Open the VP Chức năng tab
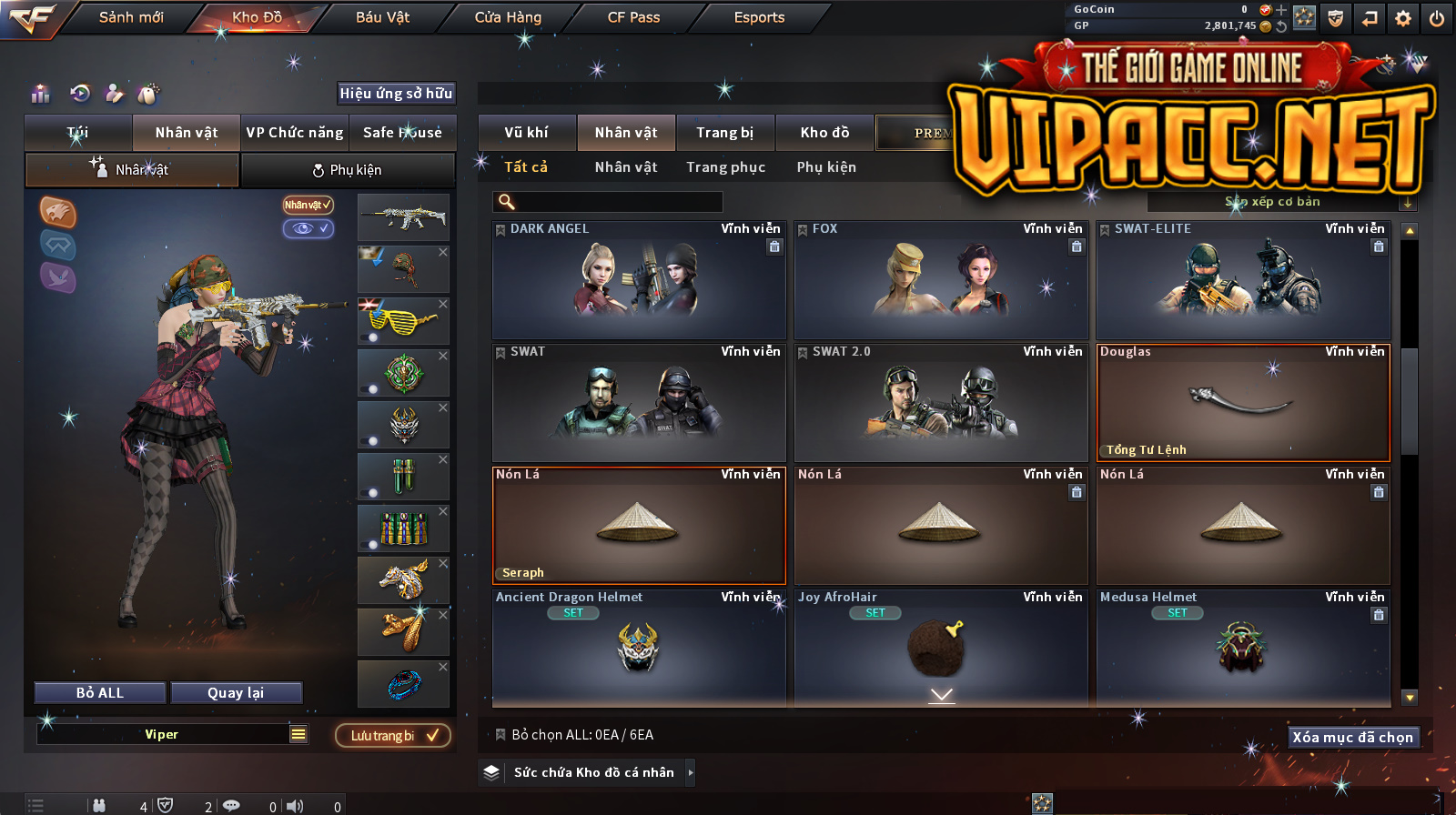 (295, 133)
